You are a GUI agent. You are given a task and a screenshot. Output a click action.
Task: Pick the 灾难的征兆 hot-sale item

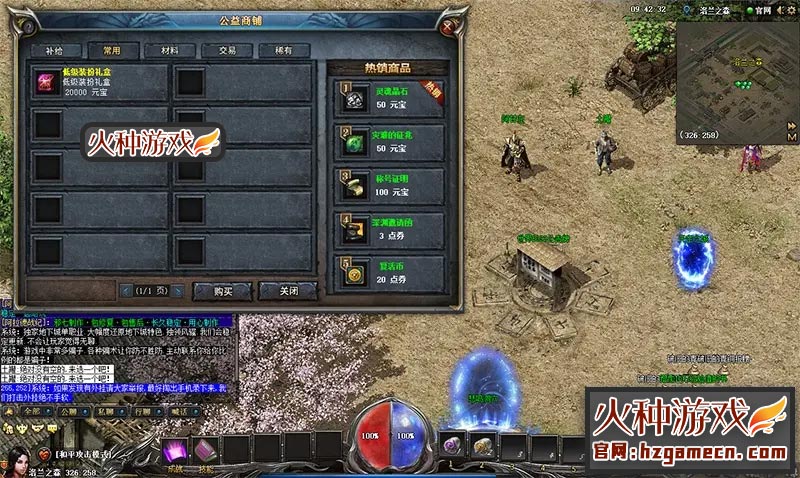[x=385, y=142]
